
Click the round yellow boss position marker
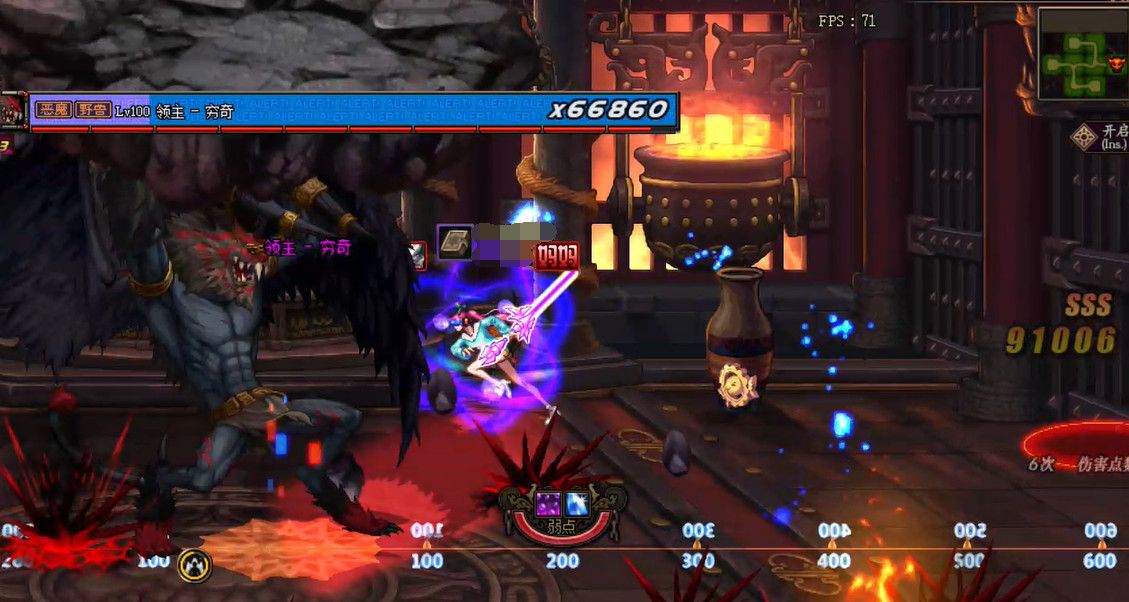tap(194, 566)
